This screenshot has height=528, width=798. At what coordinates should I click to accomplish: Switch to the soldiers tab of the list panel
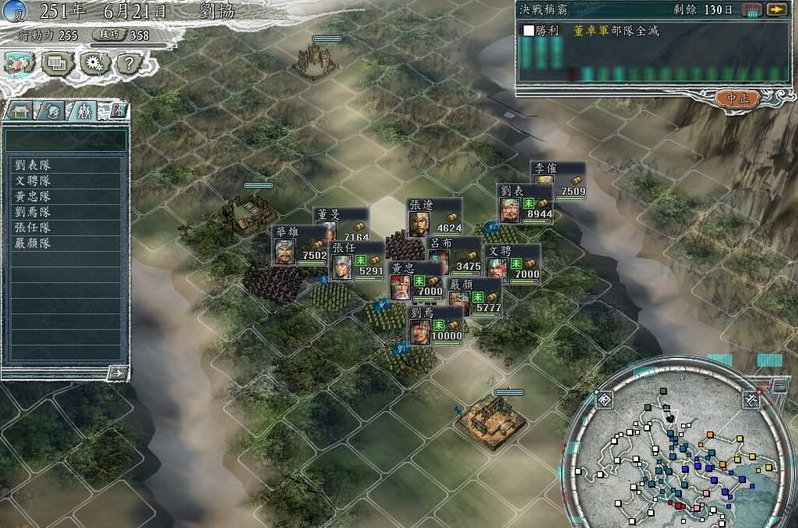[x=84, y=110]
